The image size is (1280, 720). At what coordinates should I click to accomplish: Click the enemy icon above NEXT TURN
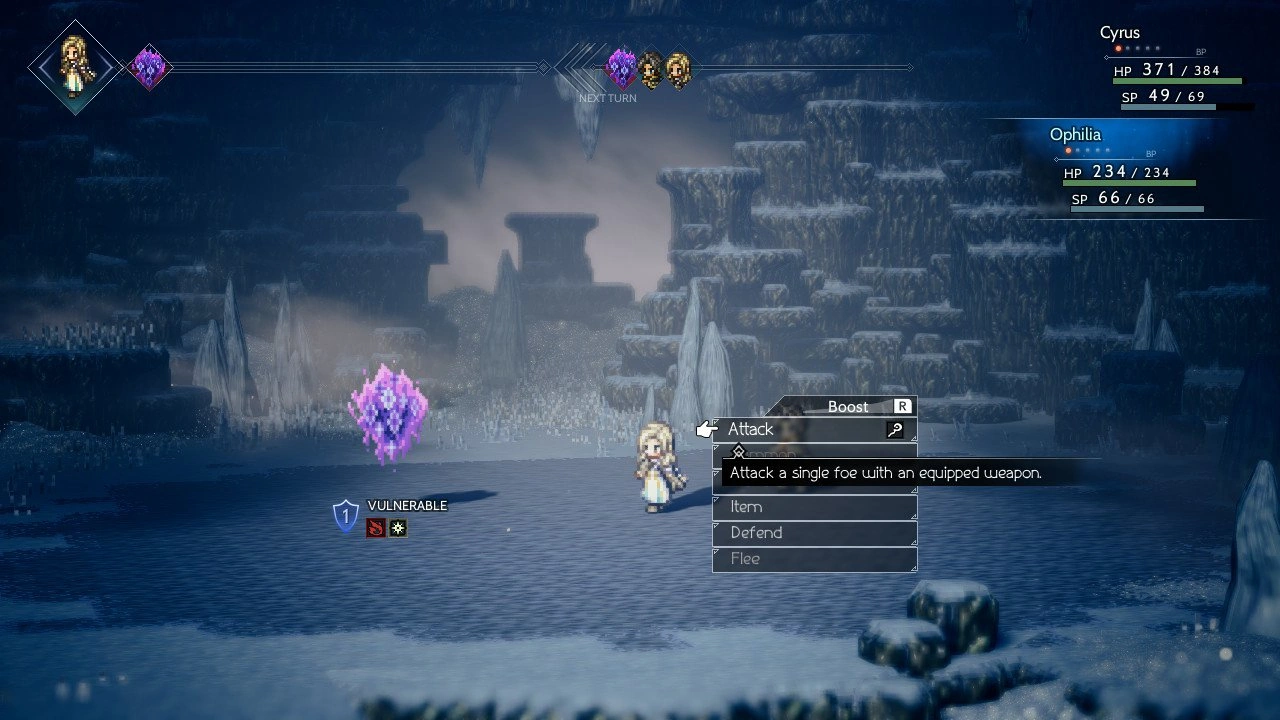point(622,68)
